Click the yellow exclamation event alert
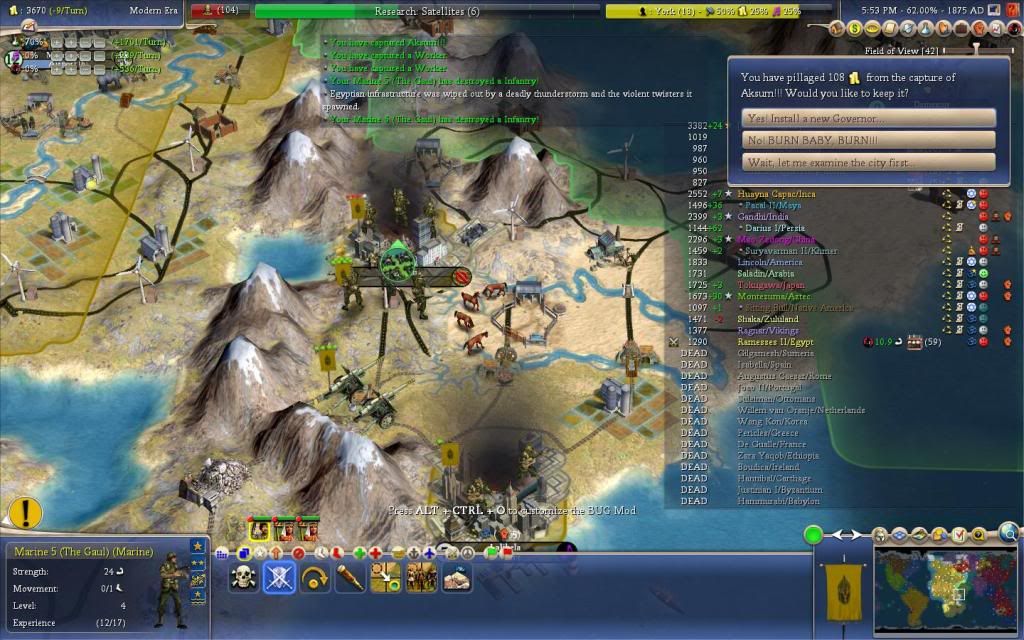 point(24,513)
